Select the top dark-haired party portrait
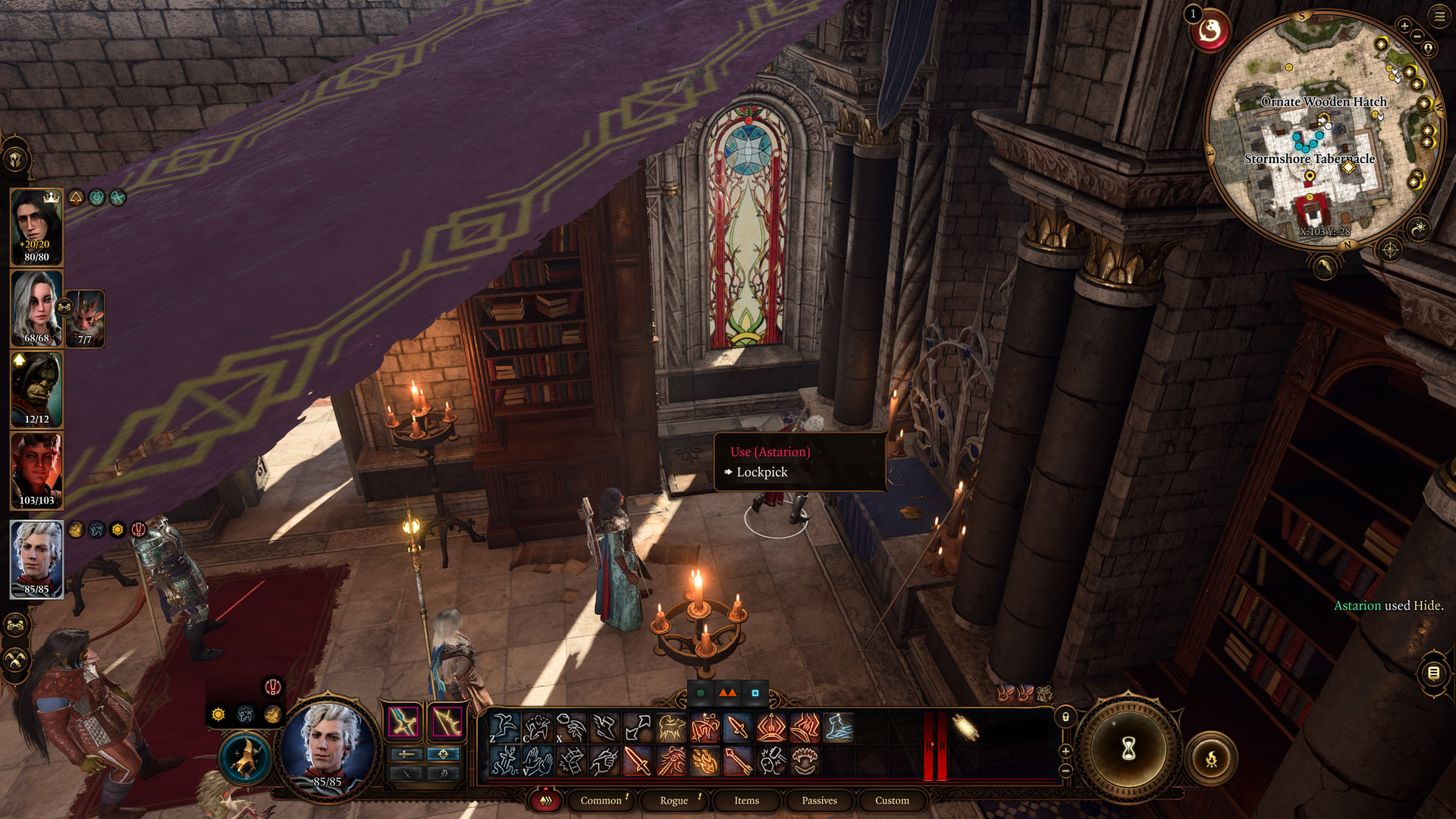 click(x=36, y=227)
